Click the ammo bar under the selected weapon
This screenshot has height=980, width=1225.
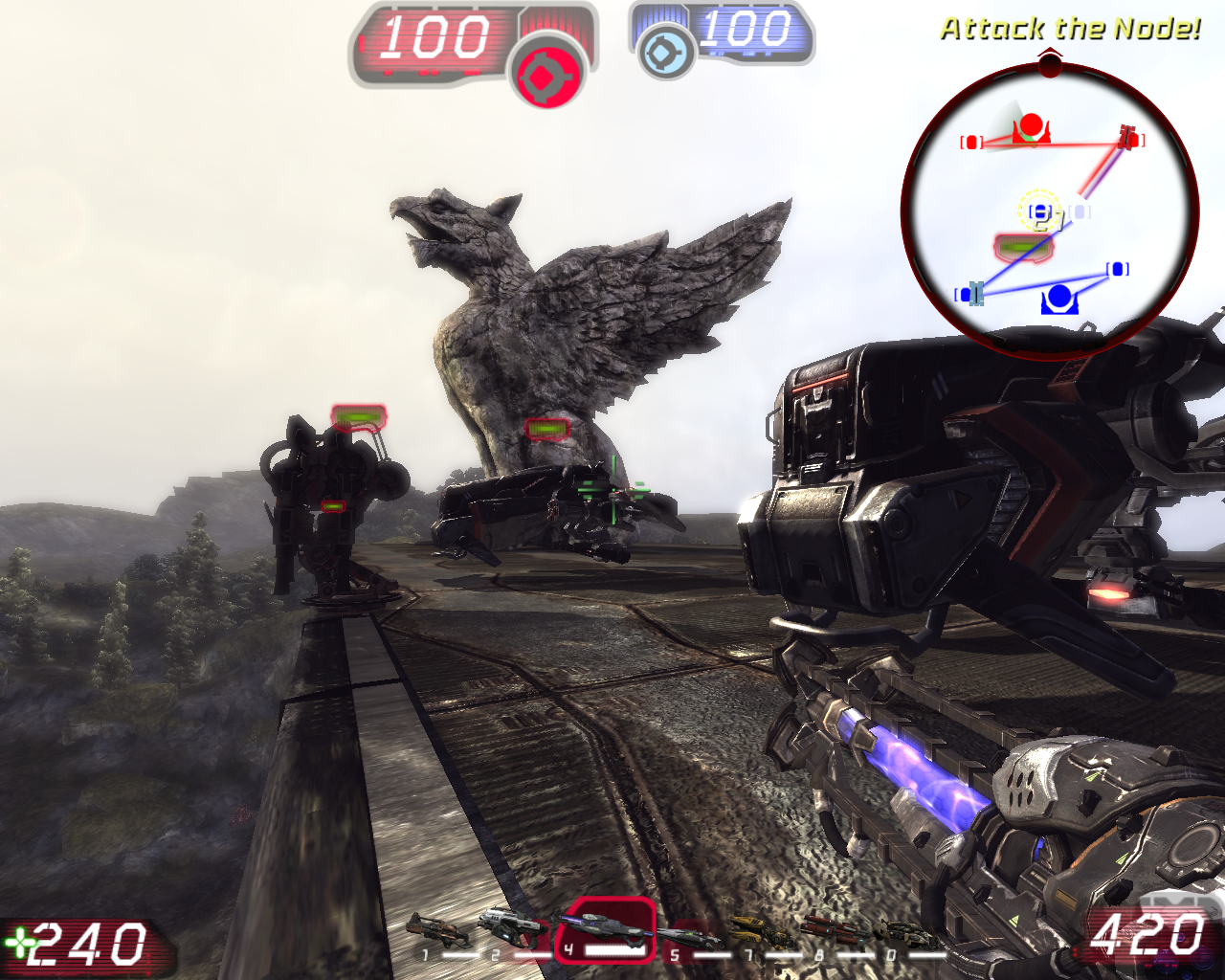click(x=615, y=950)
